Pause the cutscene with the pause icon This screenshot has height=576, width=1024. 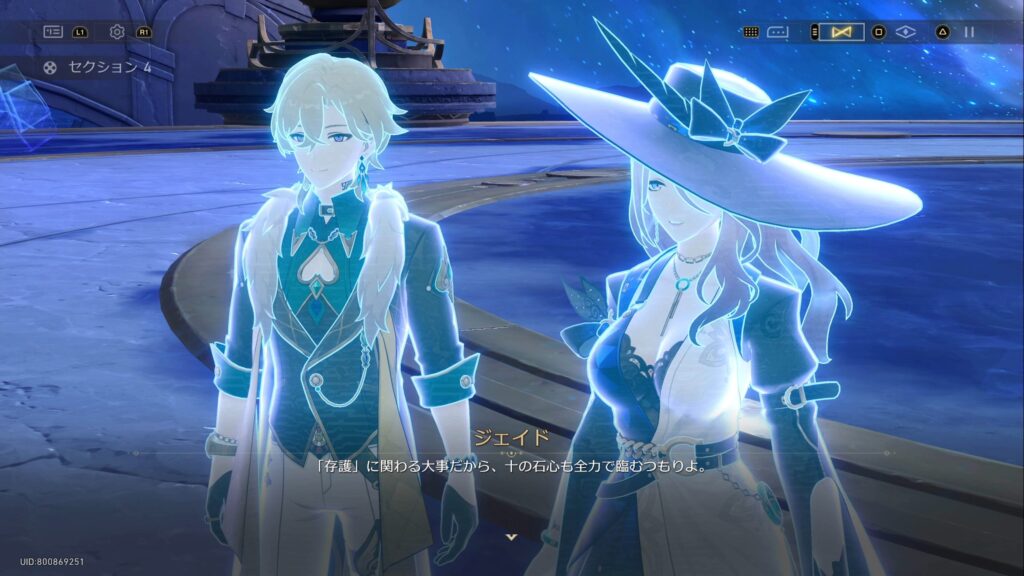[969, 32]
